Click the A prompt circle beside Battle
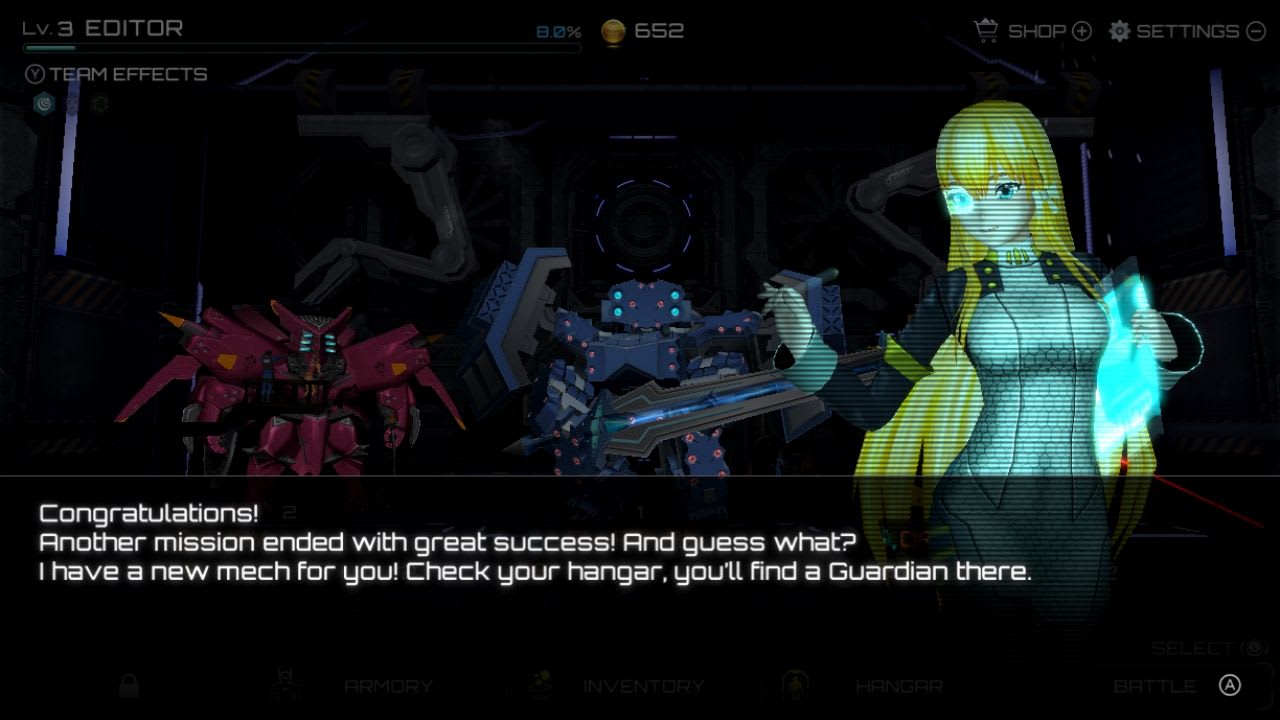 (x=1229, y=683)
